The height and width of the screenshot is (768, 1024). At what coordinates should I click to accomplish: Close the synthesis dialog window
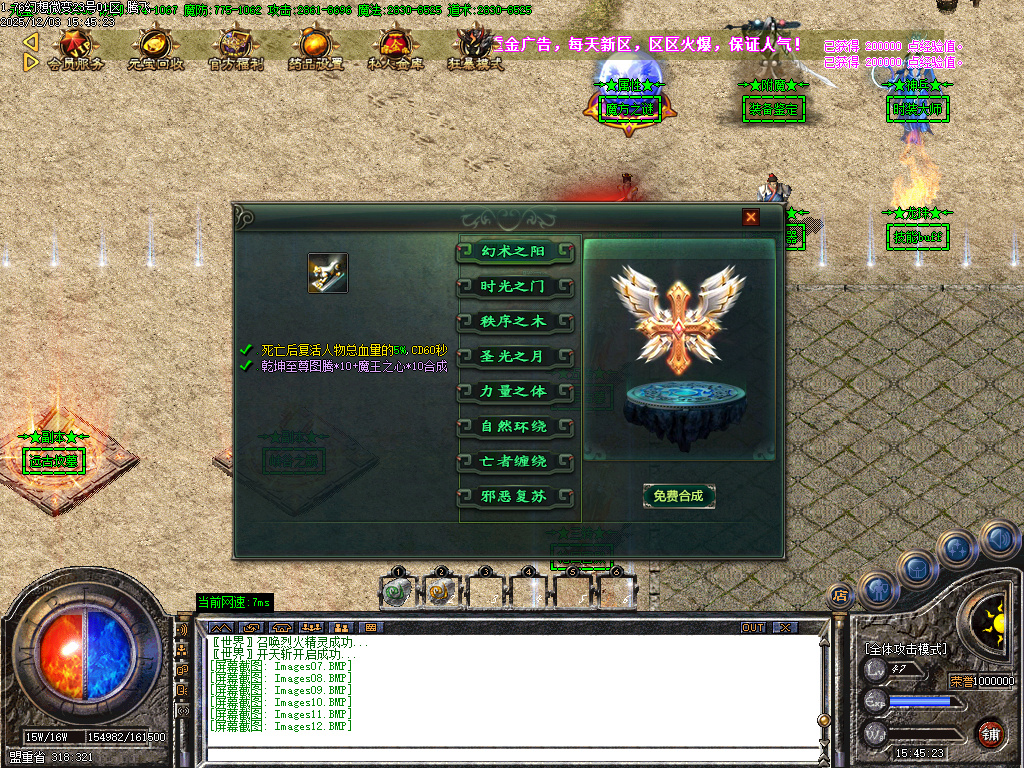pos(751,217)
